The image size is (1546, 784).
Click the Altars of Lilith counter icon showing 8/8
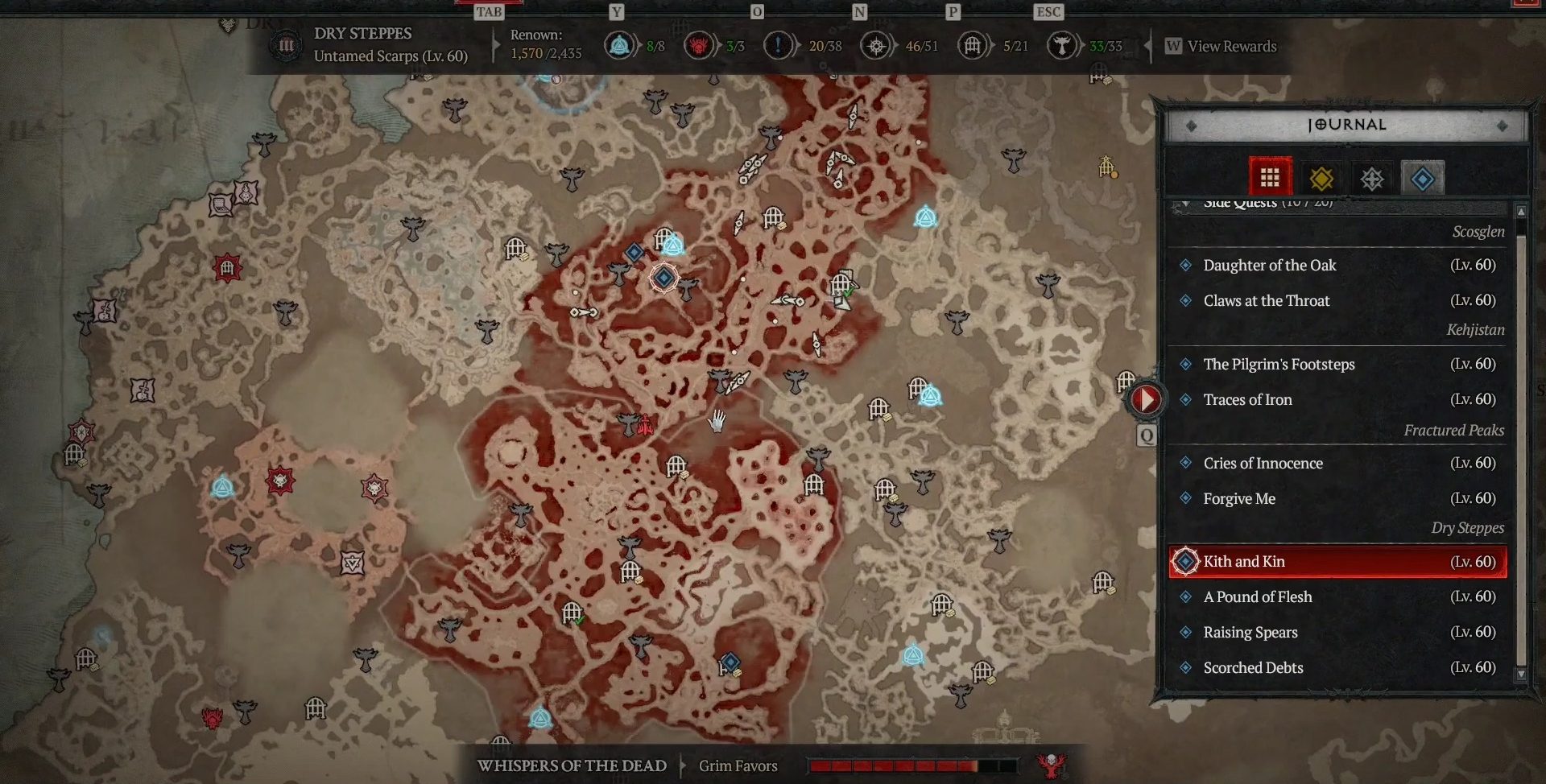620,46
